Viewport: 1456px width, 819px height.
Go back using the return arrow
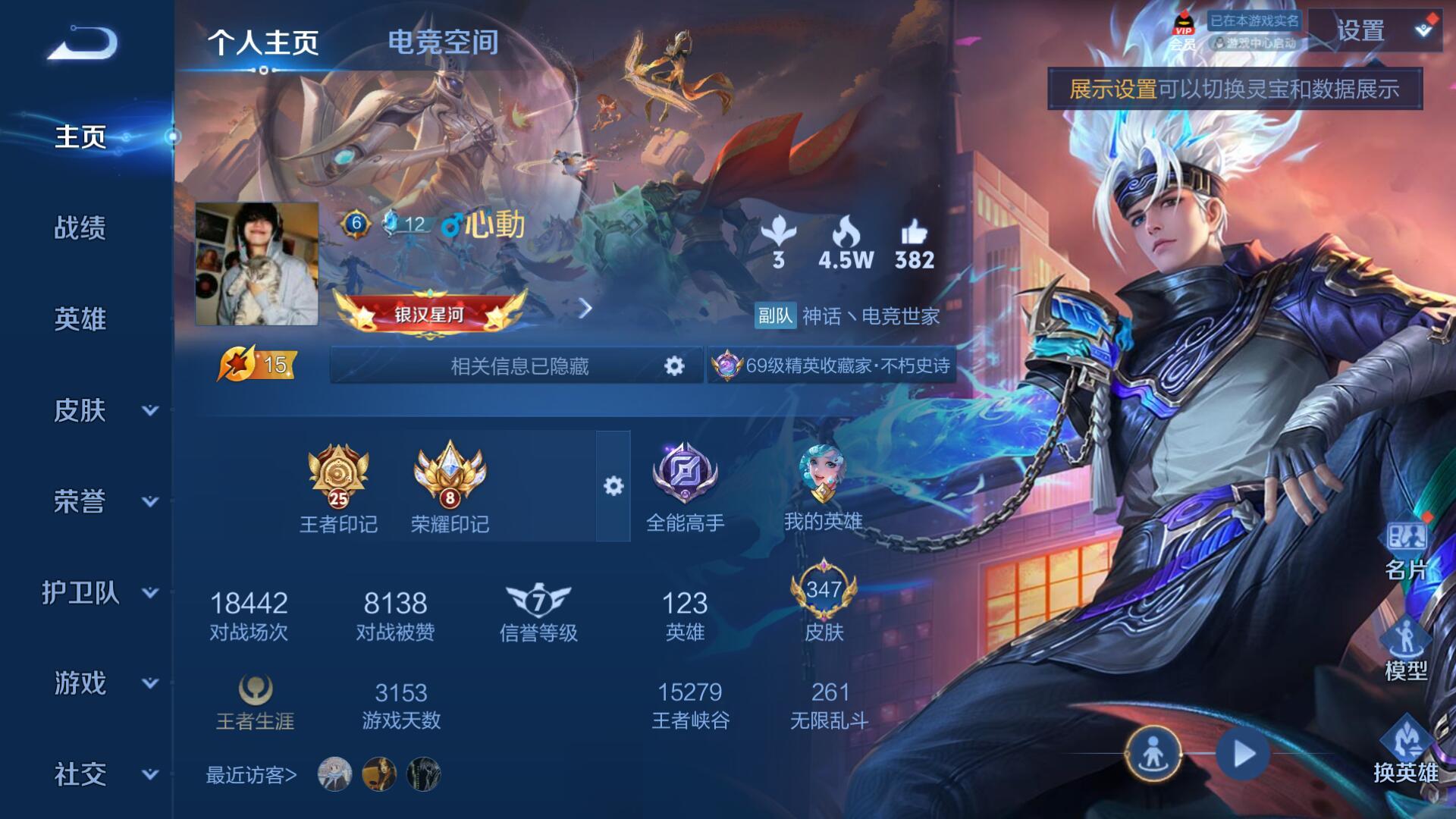point(83,44)
